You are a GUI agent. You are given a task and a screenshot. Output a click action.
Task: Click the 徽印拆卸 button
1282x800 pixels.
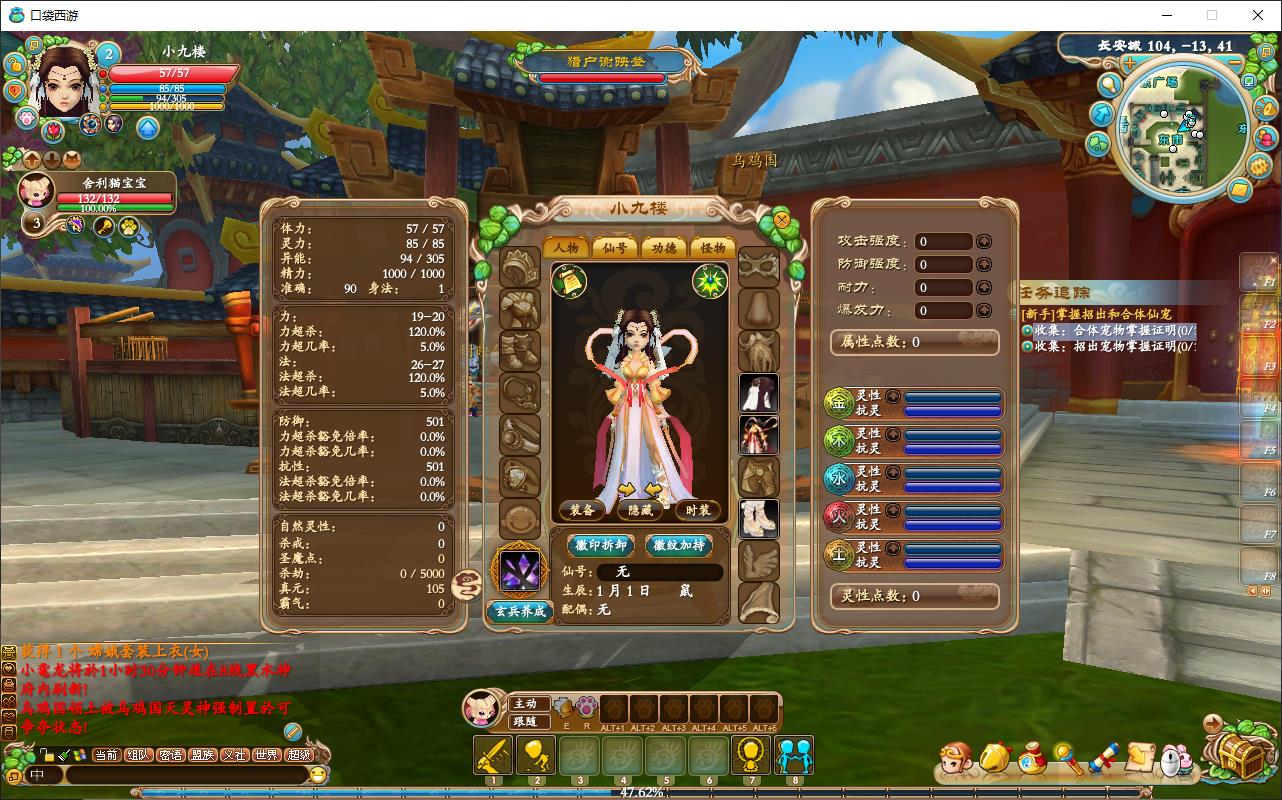tap(601, 545)
